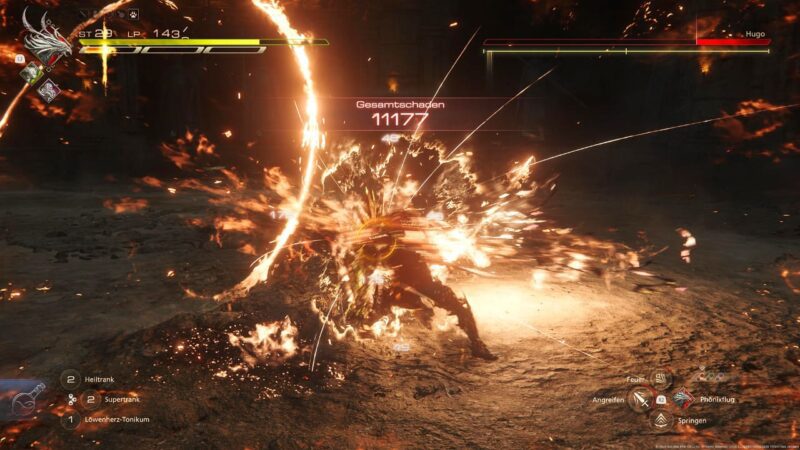Trigger the Angreifen sword attack icon

coord(640,400)
